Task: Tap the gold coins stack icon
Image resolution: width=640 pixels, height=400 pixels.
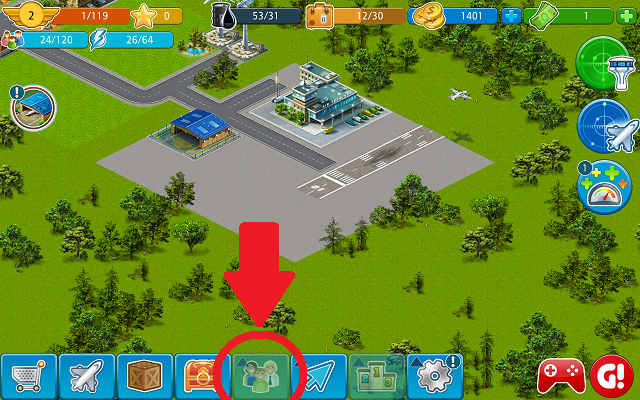Action: tap(429, 16)
